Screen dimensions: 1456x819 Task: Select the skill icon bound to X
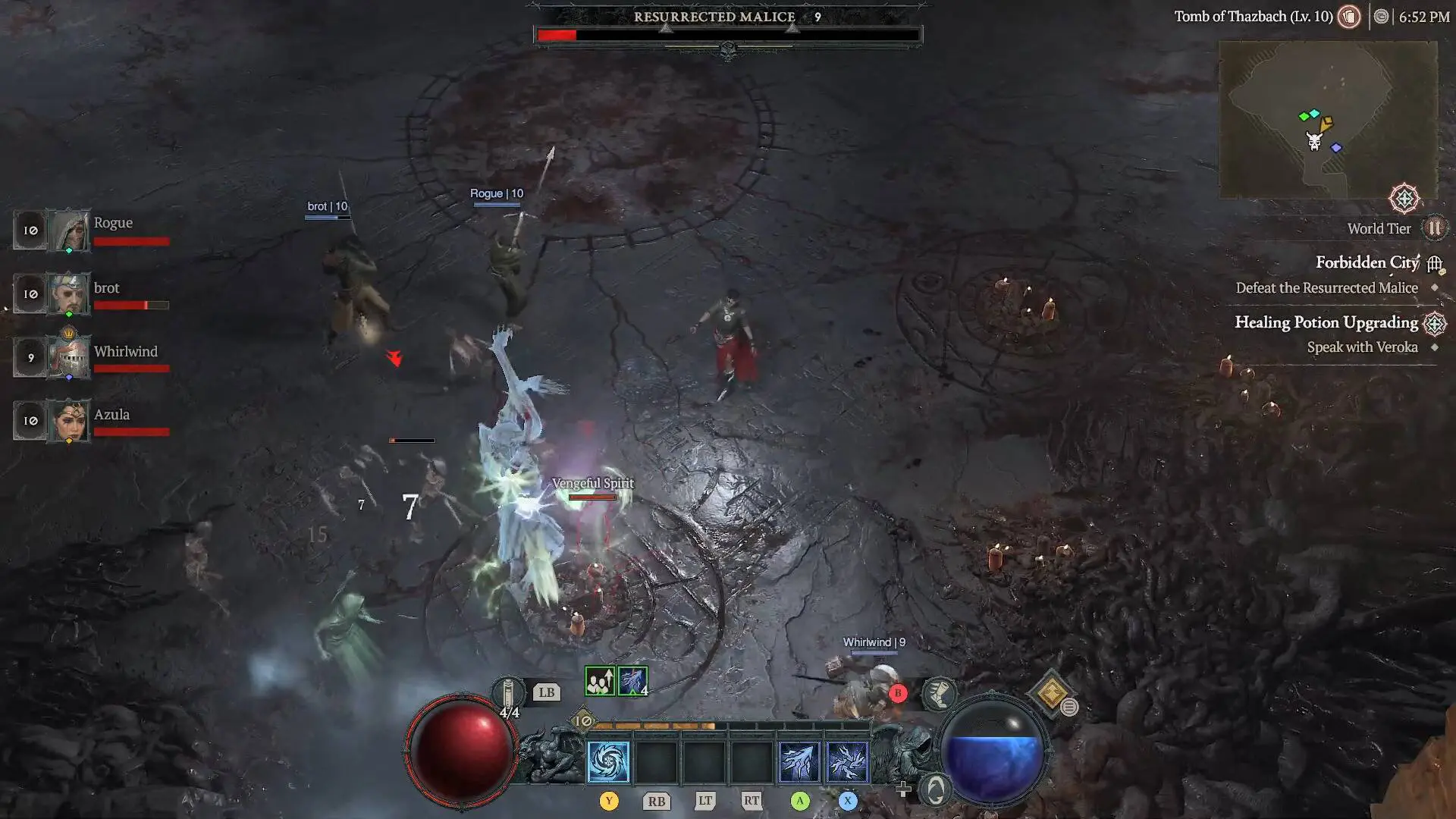[847, 762]
